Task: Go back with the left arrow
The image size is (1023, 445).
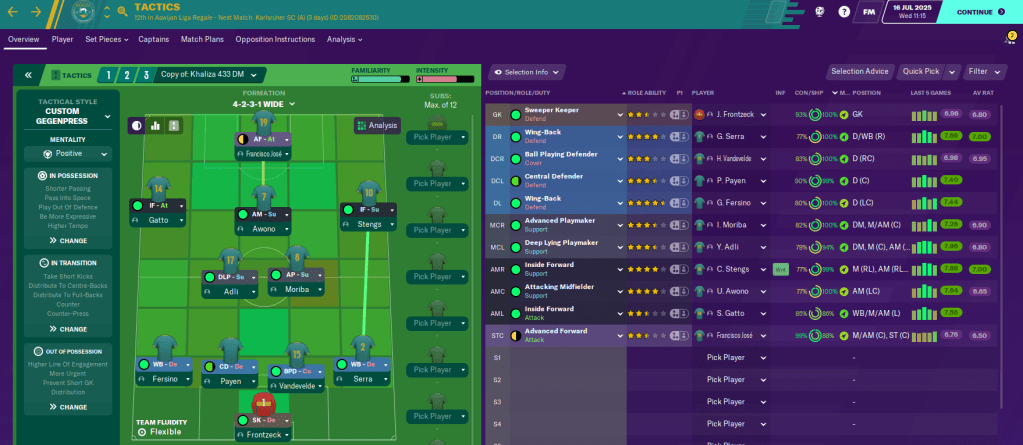Action: coord(15,12)
